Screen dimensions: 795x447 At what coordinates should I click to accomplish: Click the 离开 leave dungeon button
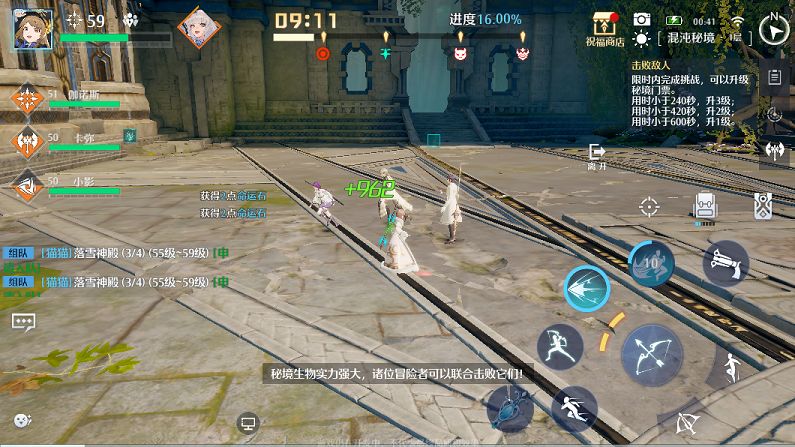coord(597,155)
